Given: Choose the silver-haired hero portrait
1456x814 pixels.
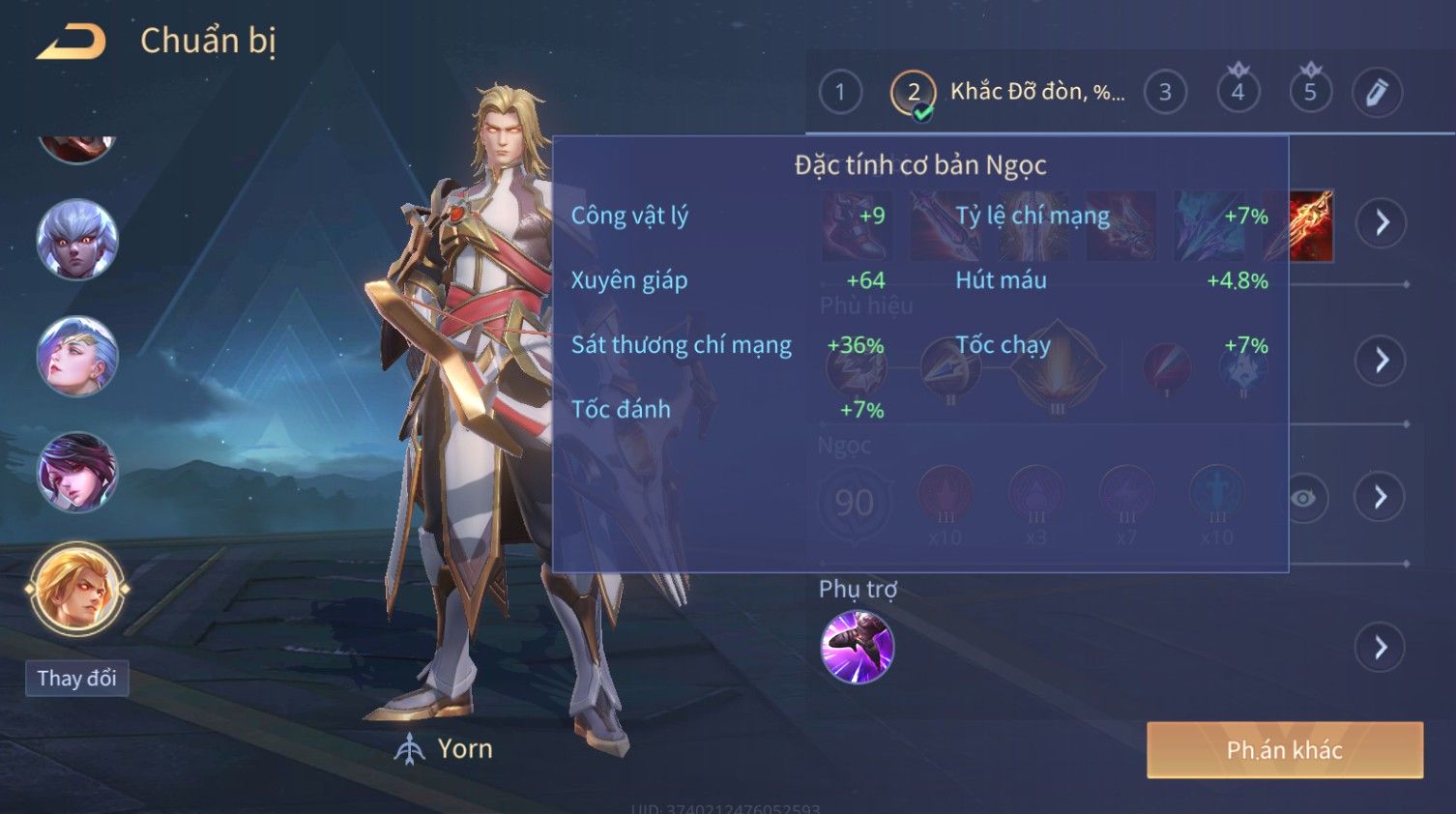Looking at the screenshot, I should click(x=76, y=240).
